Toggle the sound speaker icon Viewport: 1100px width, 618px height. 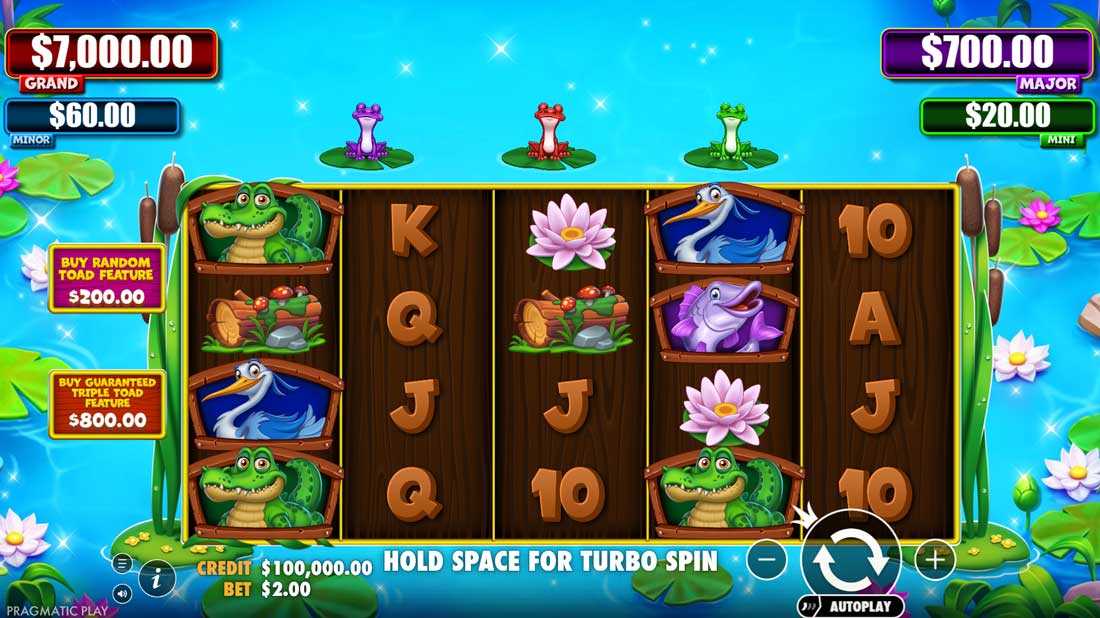point(123,594)
